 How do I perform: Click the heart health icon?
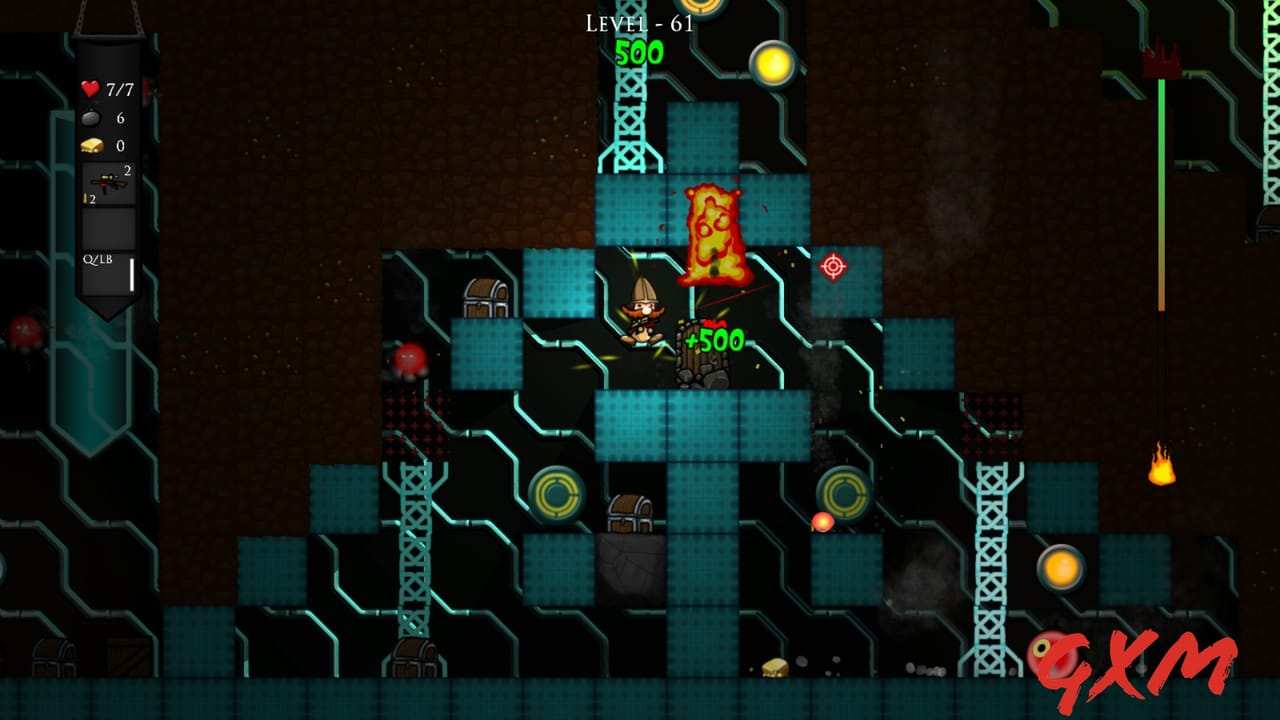pyautogui.click(x=90, y=88)
